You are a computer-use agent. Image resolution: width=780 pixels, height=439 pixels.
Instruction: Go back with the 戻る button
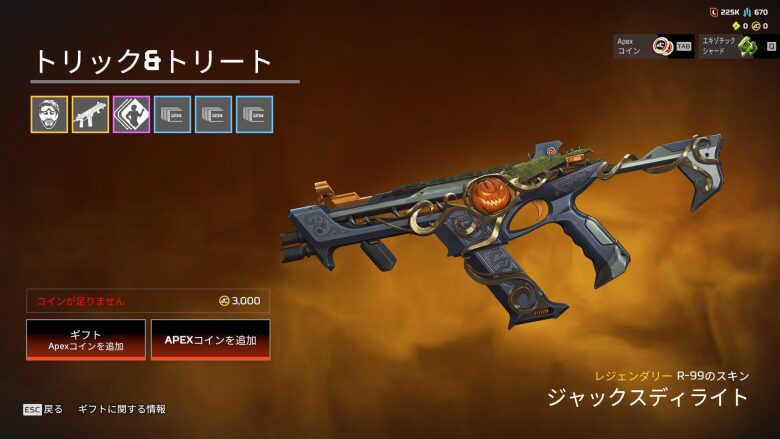click(44, 409)
